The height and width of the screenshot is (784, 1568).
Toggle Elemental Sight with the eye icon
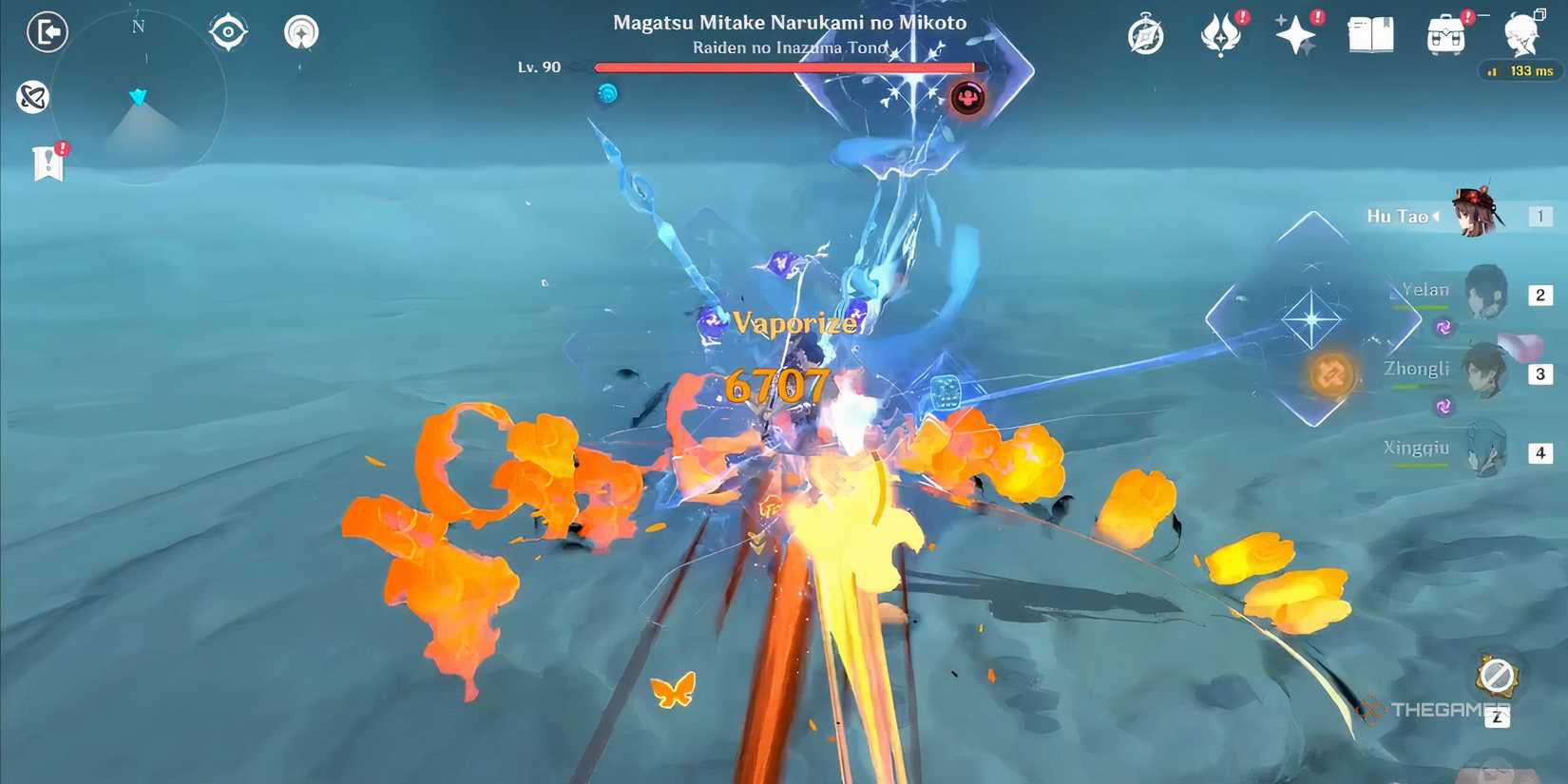[227, 30]
